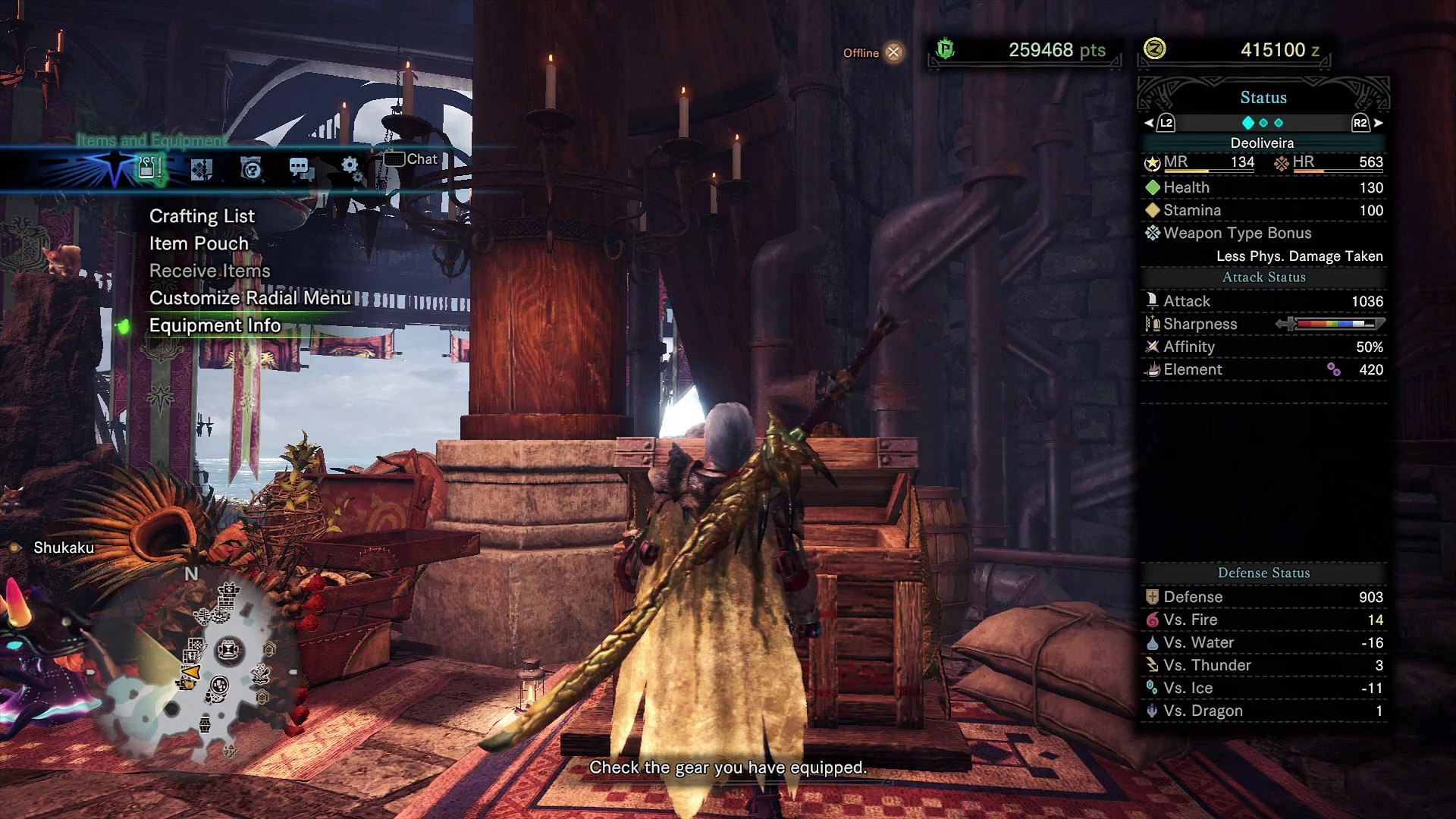Select Item Pouch from the menu
The image size is (1456, 819).
pos(199,243)
